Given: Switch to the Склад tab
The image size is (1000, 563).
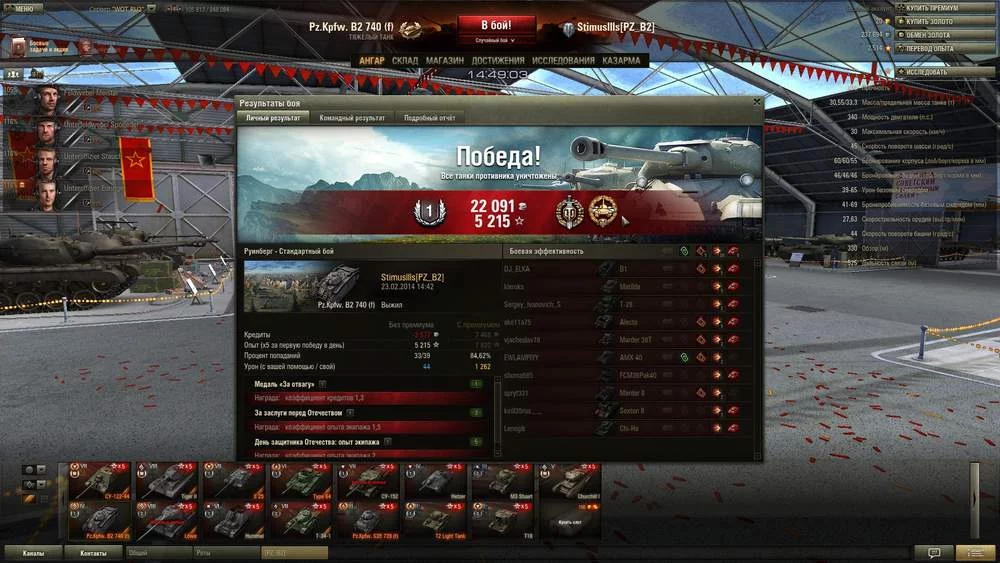Looking at the screenshot, I should coord(405,60).
